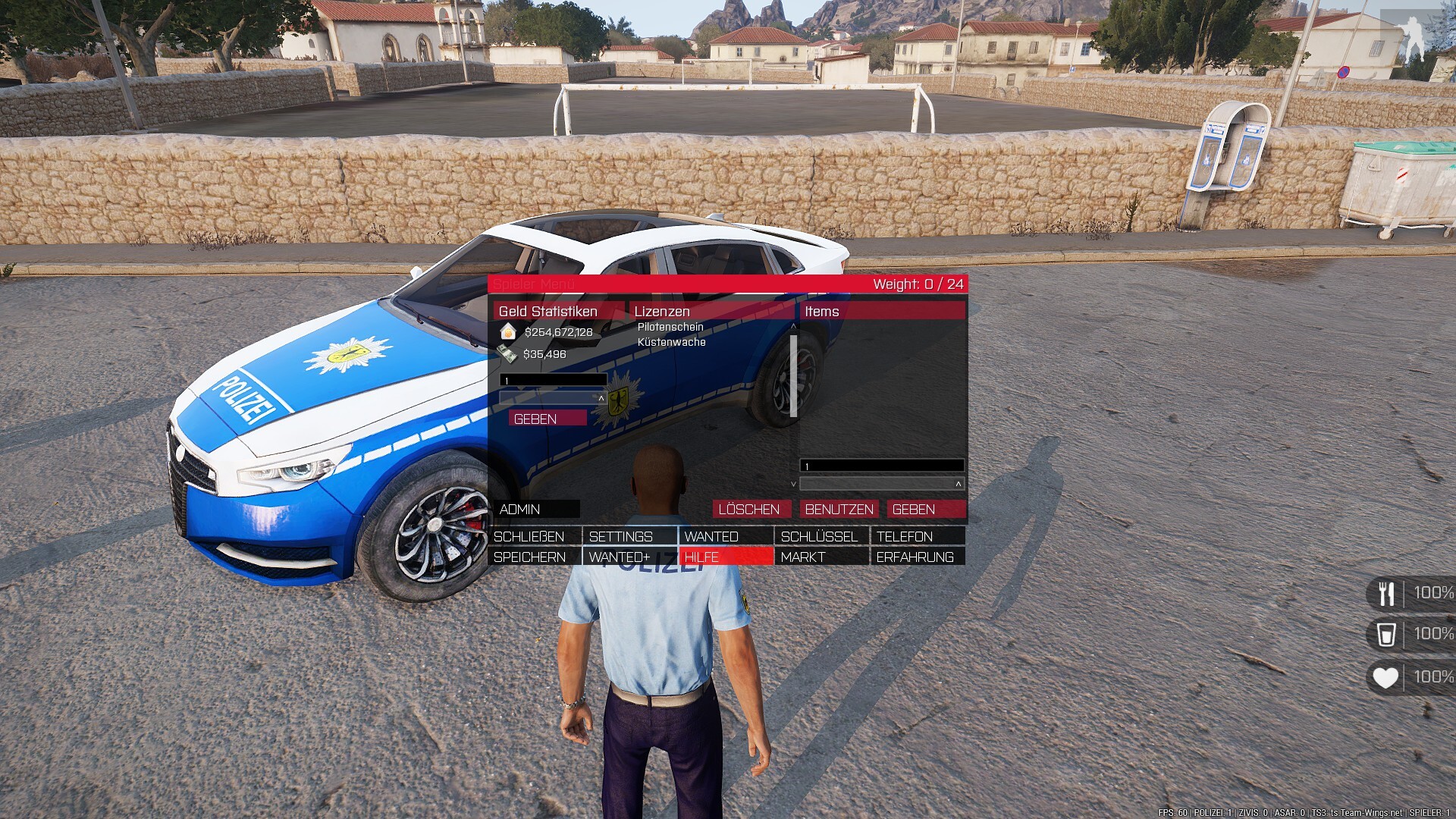The image size is (1456, 819).
Task: Click Löschen to delete the item
Action: click(750, 509)
